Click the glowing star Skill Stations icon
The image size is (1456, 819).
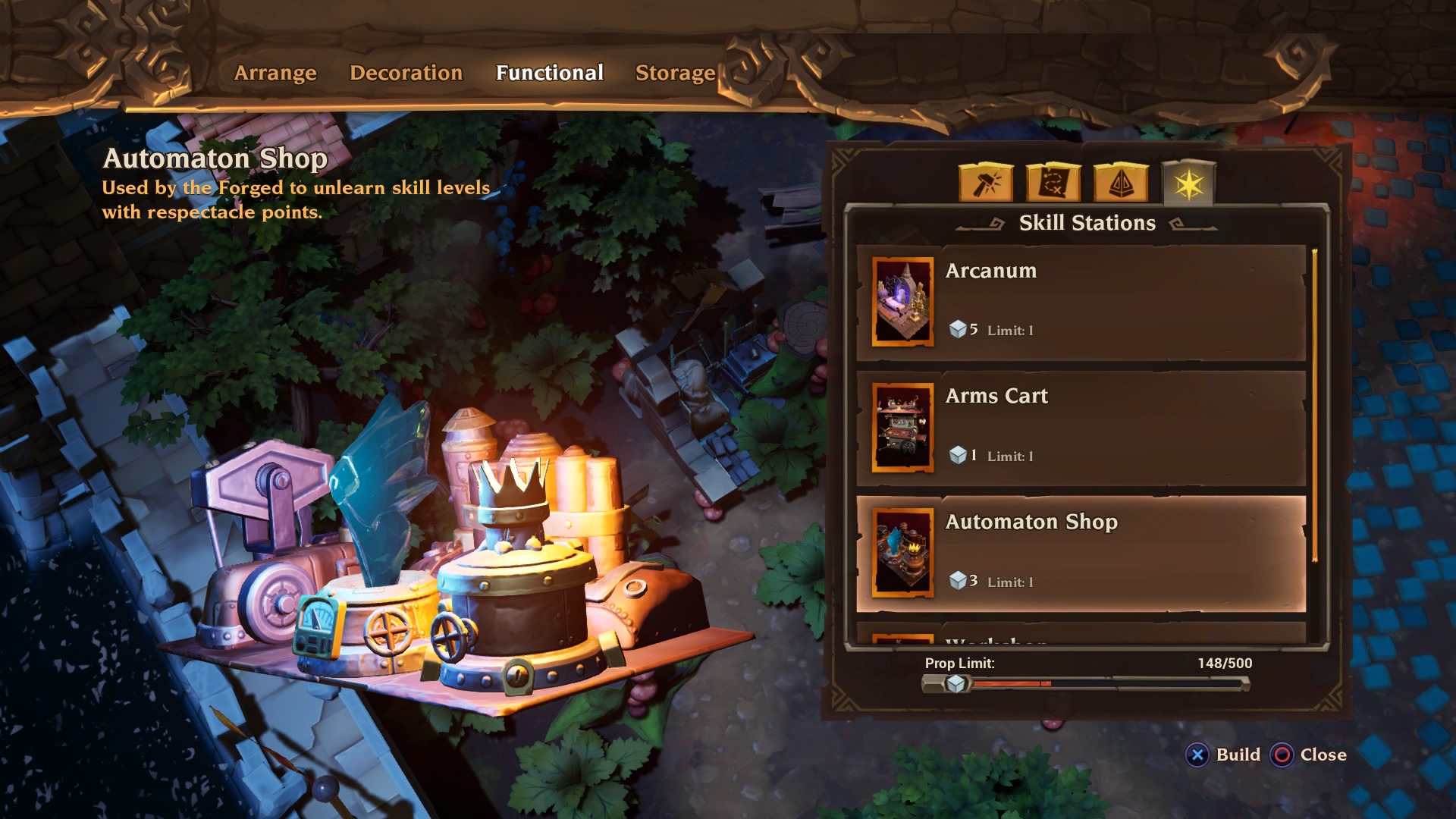click(1191, 180)
